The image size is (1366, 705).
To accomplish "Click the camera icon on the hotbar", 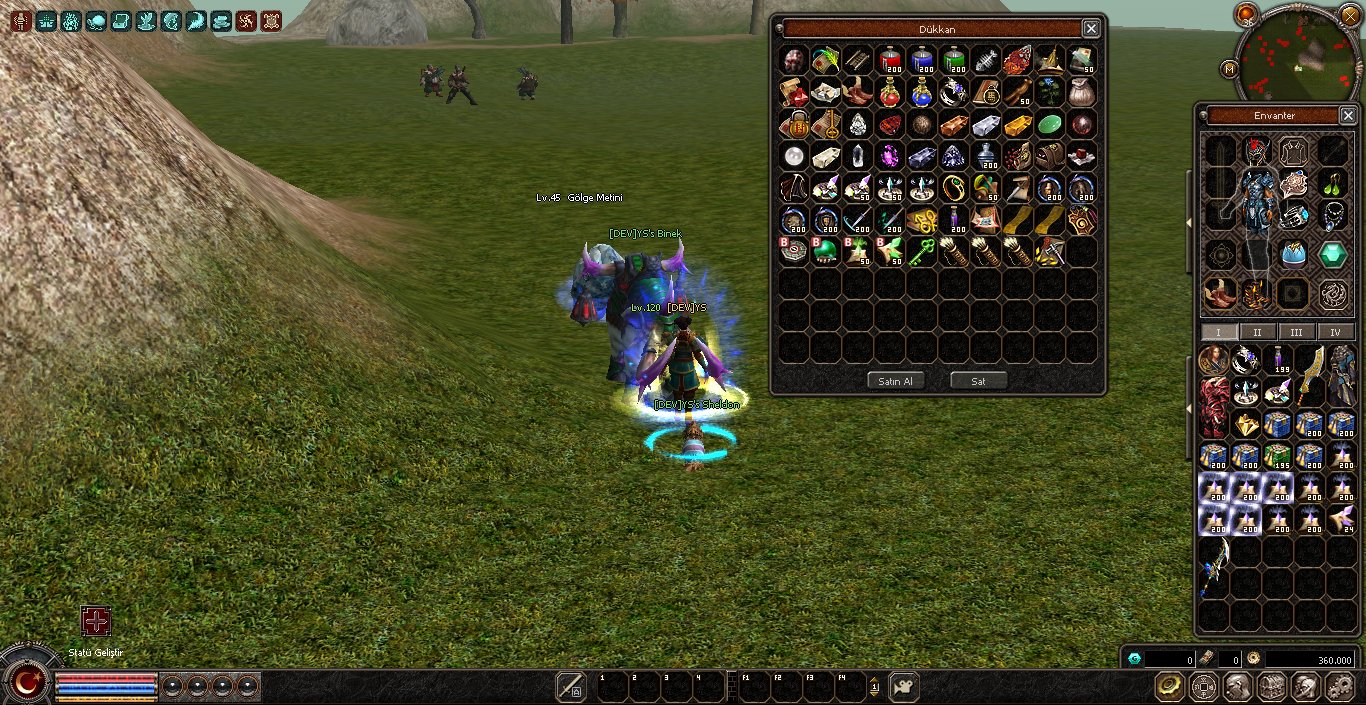I will [904, 686].
